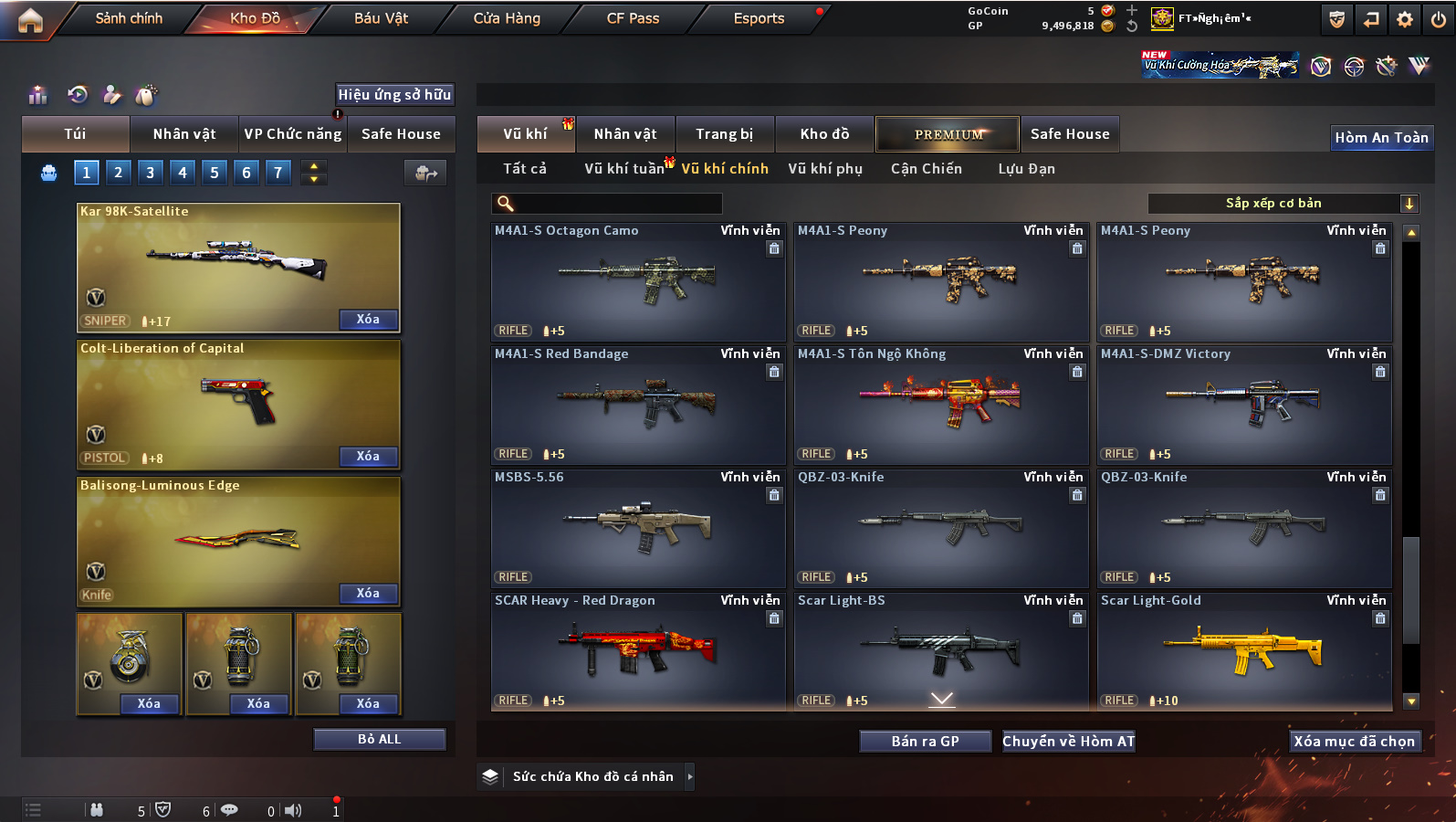Open the Cửa Hàng shop menu
Screen dimensions: 1456x822
pos(507,18)
